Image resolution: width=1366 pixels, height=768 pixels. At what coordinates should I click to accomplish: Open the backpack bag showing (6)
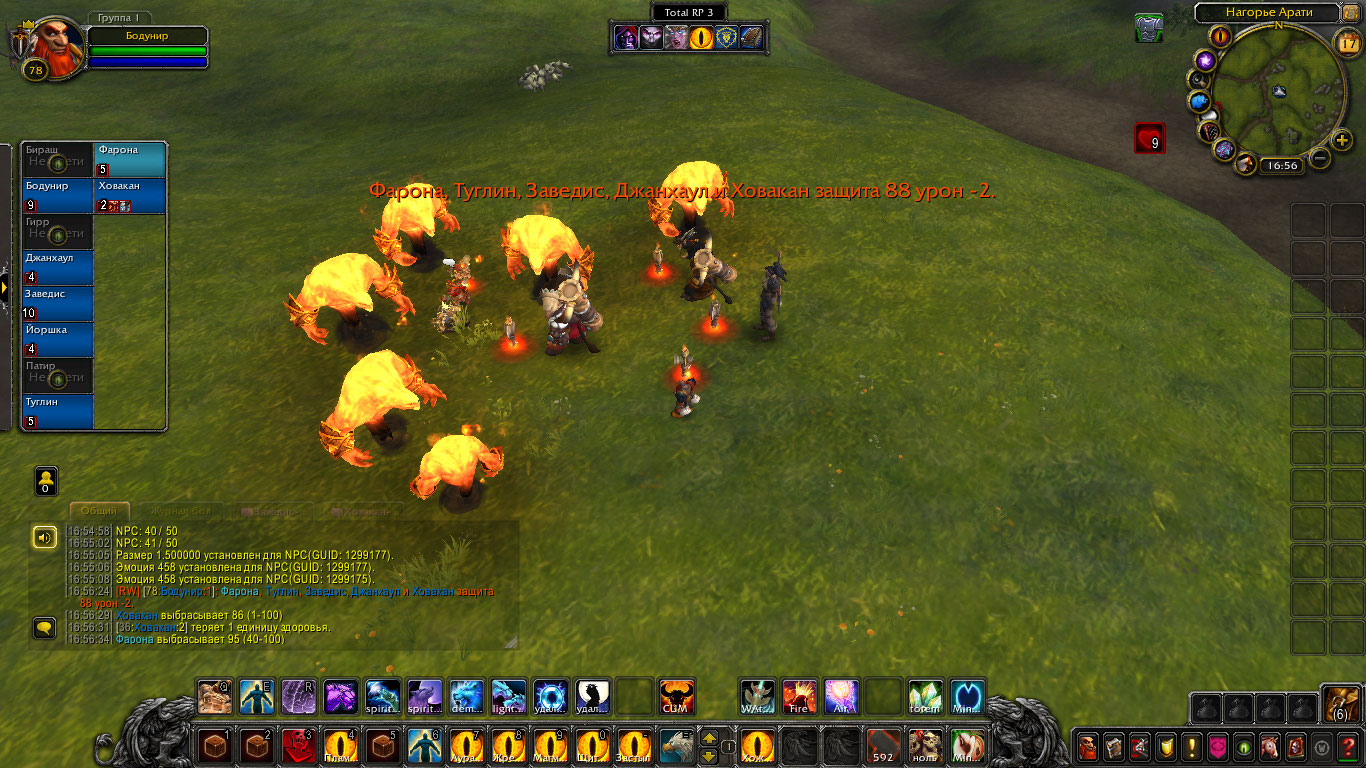click(1340, 704)
